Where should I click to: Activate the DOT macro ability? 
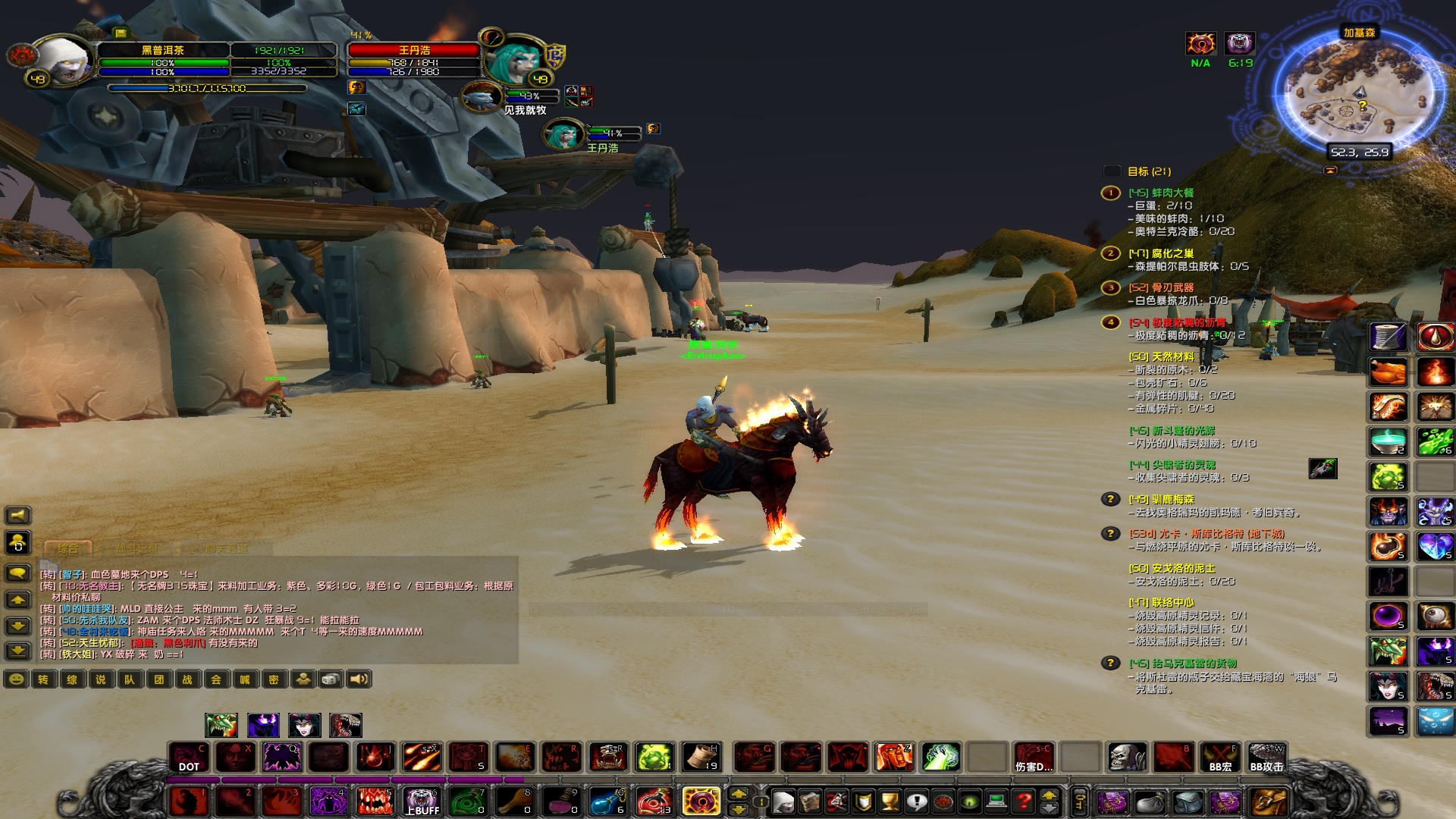[189, 757]
